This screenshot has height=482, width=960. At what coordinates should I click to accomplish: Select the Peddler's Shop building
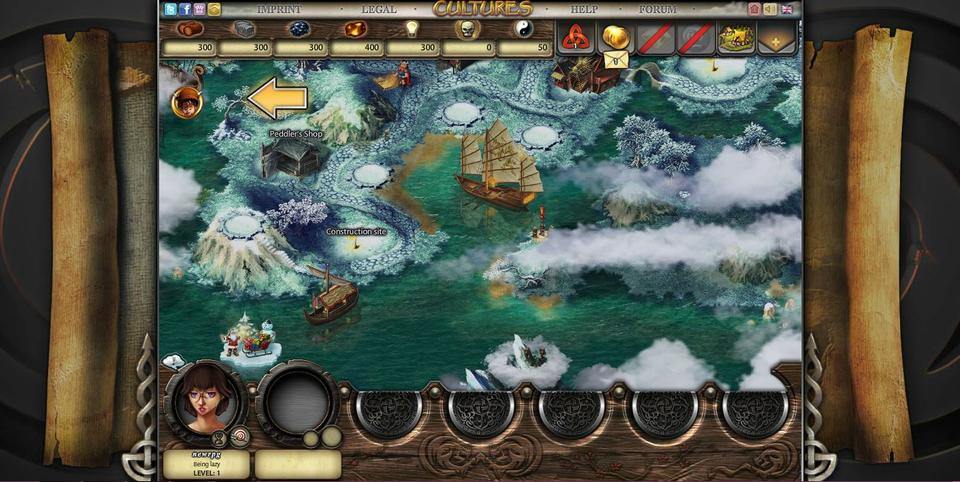[290, 156]
